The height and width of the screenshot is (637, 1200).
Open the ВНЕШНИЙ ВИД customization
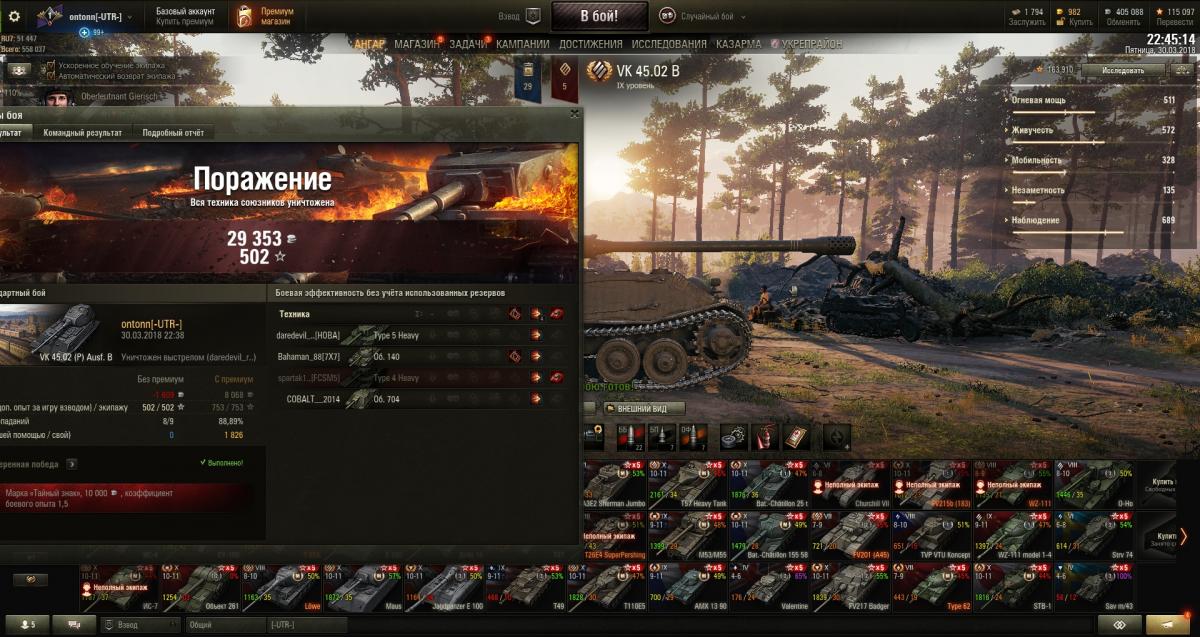tap(643, 408)
